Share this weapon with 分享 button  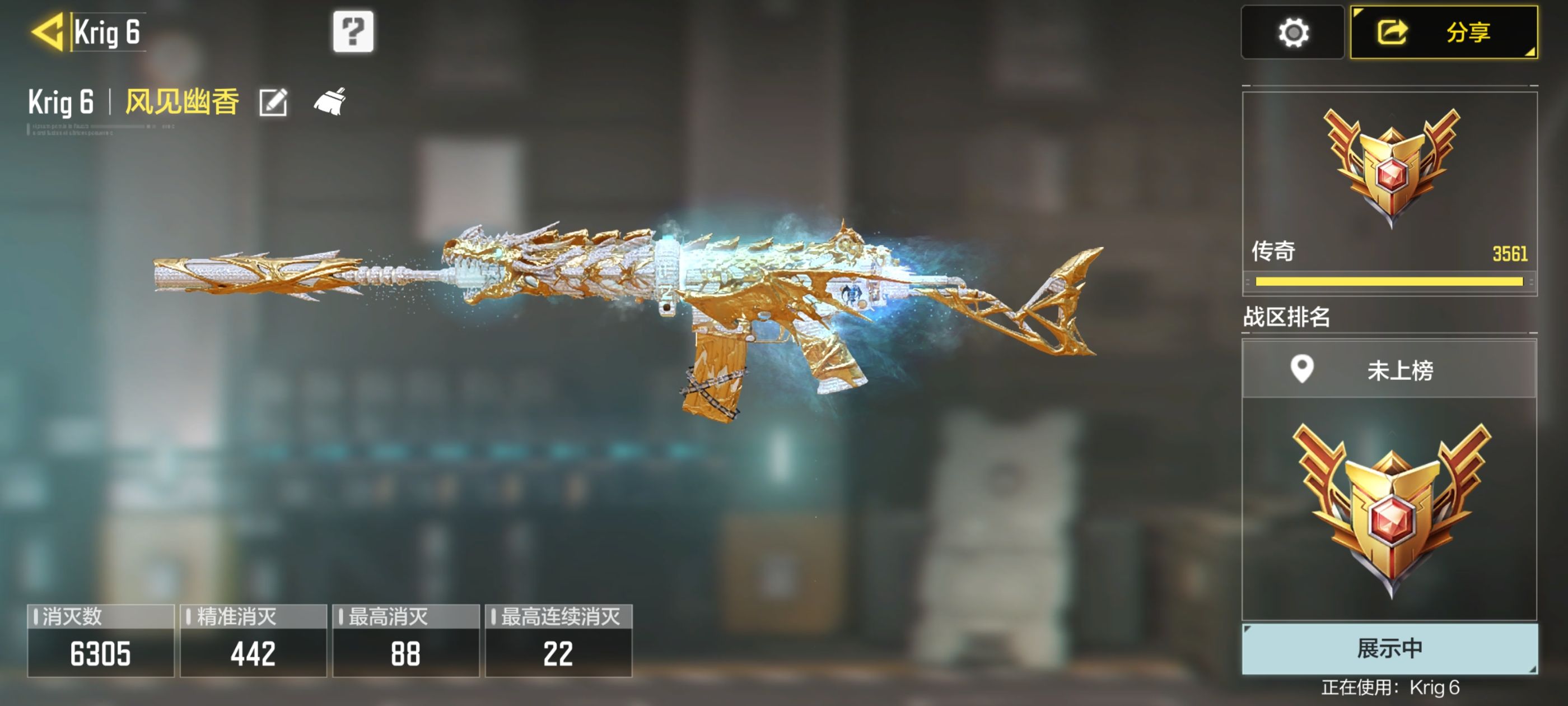[1443, 33]
